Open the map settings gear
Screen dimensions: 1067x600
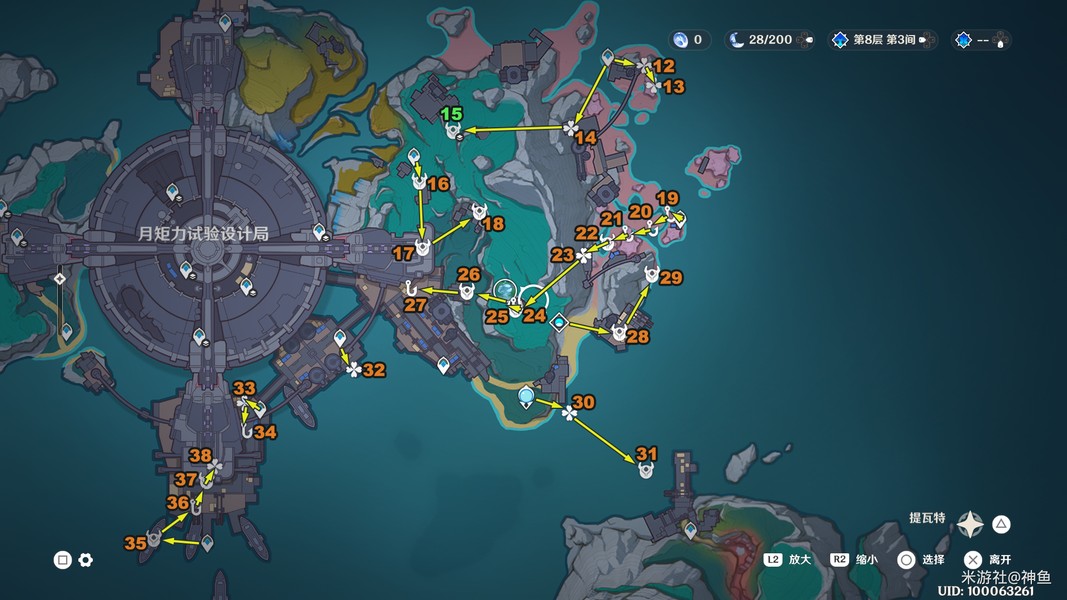pos(86,560)
